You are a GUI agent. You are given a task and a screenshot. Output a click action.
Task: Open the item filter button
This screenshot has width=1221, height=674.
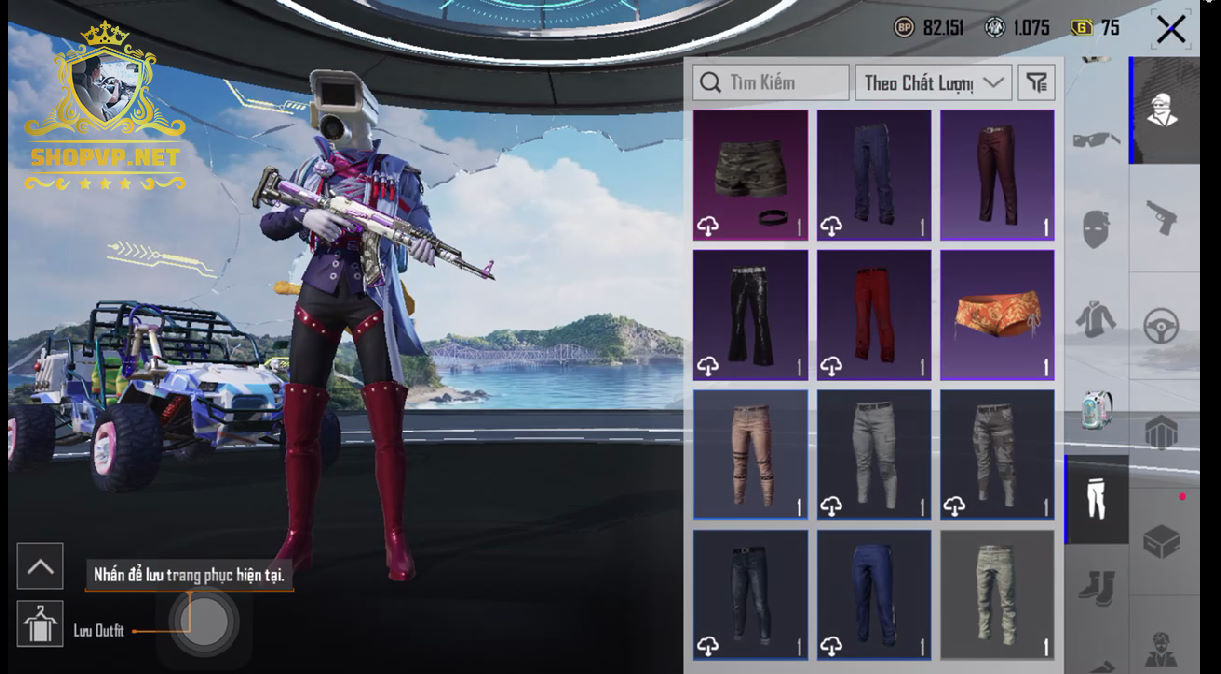[1037, 83]
